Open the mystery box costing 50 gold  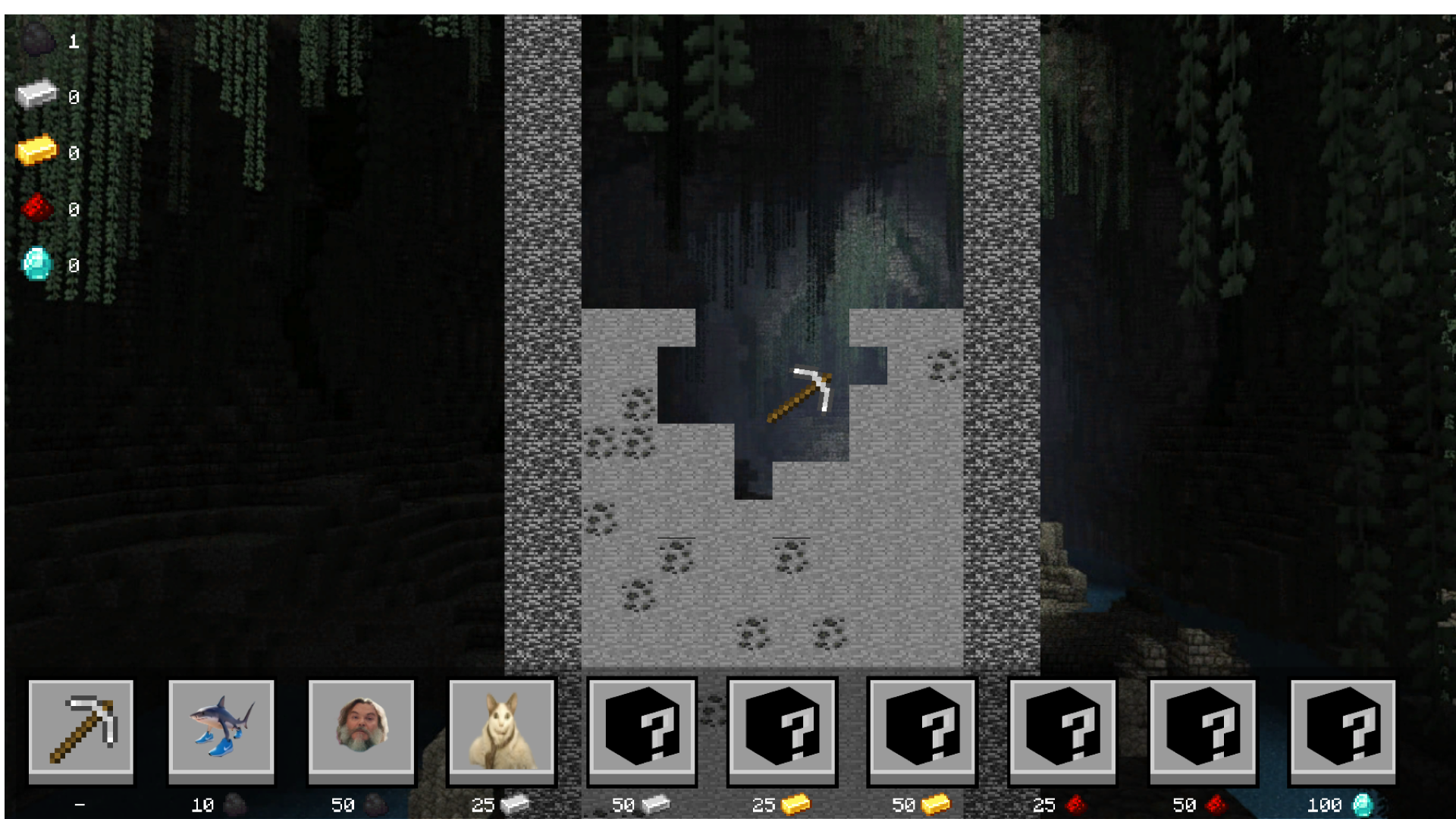(x=921, y=730)
